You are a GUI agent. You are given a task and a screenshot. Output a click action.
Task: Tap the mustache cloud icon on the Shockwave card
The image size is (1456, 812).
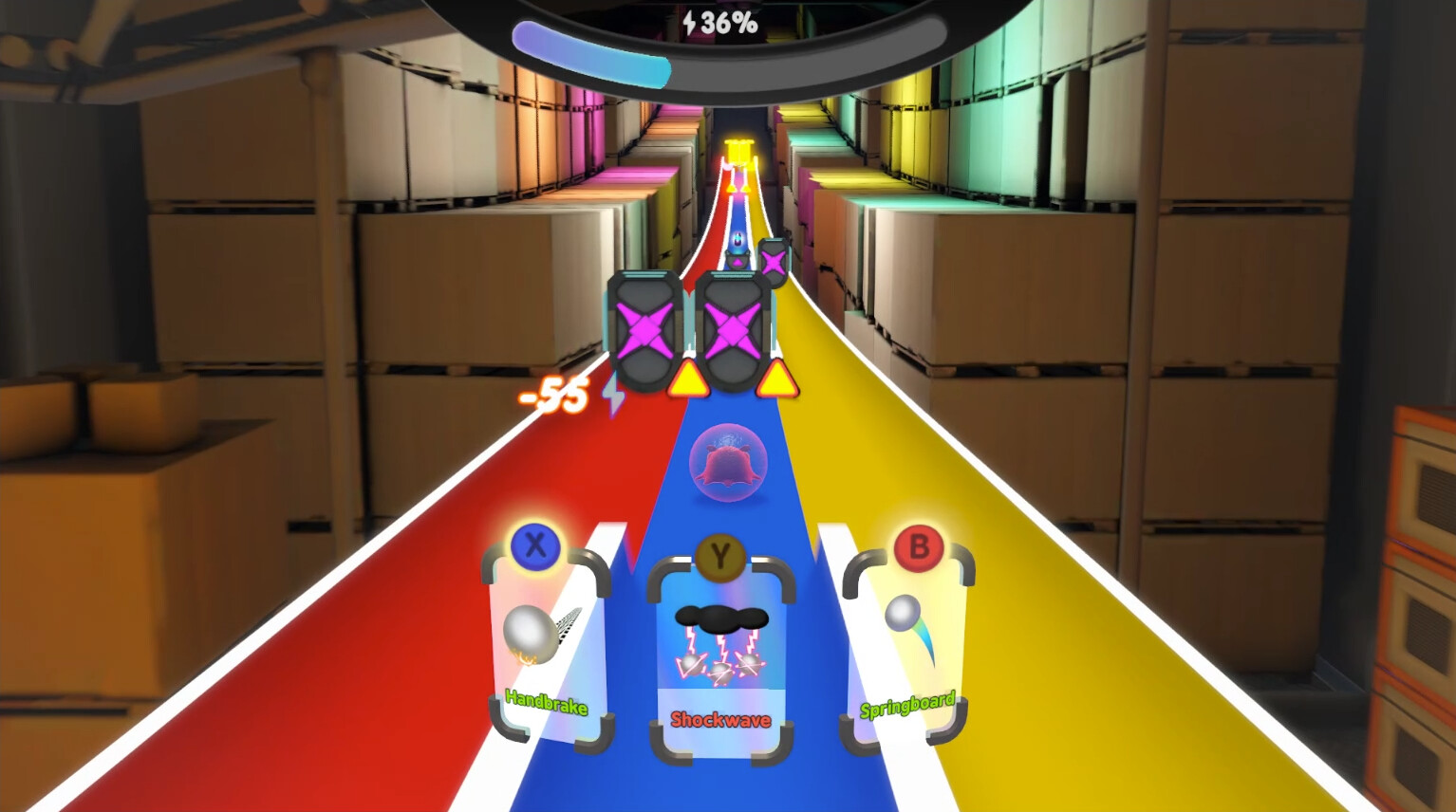[723, 617]
